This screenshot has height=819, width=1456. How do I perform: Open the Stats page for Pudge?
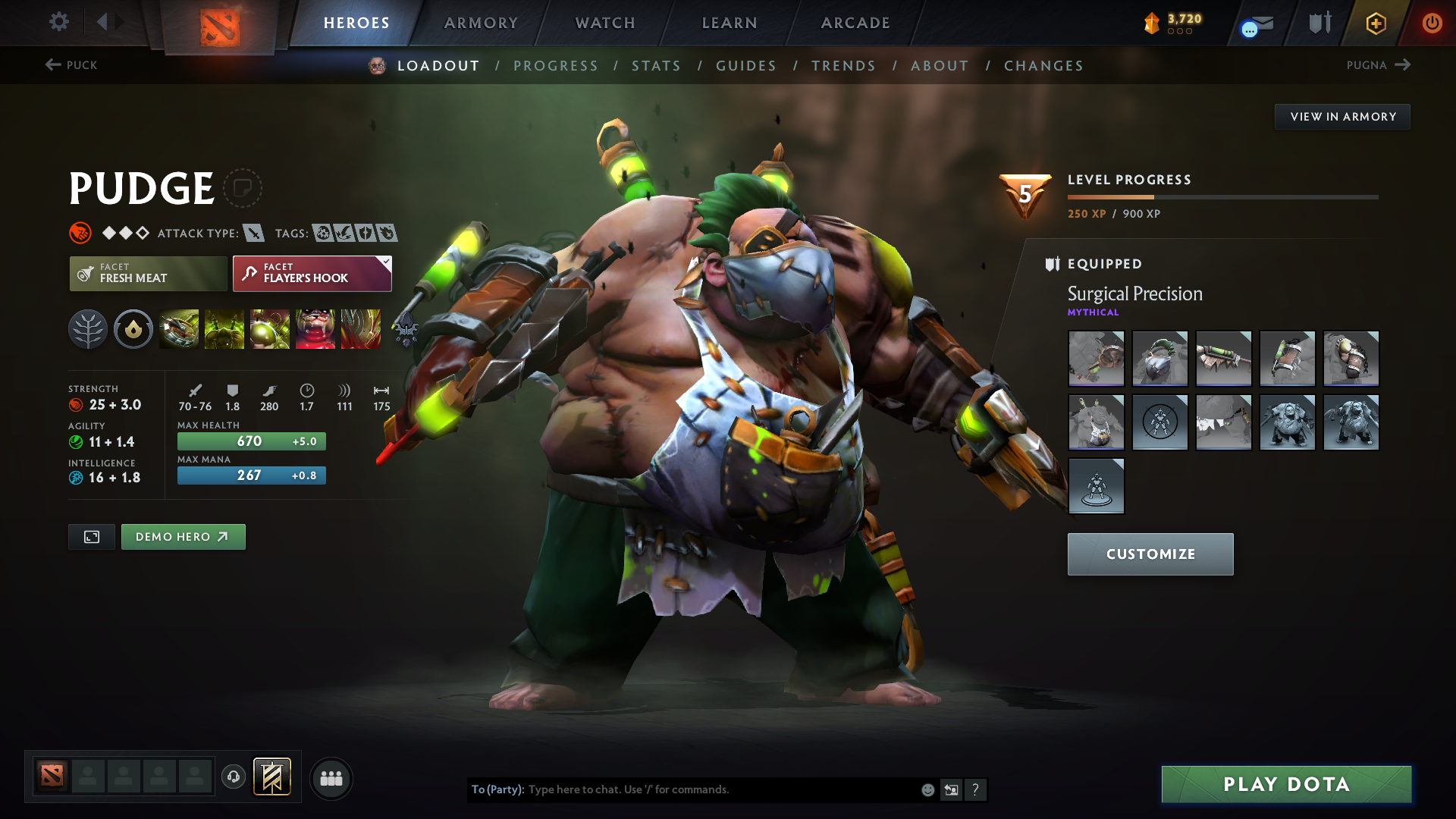(657, 66)
